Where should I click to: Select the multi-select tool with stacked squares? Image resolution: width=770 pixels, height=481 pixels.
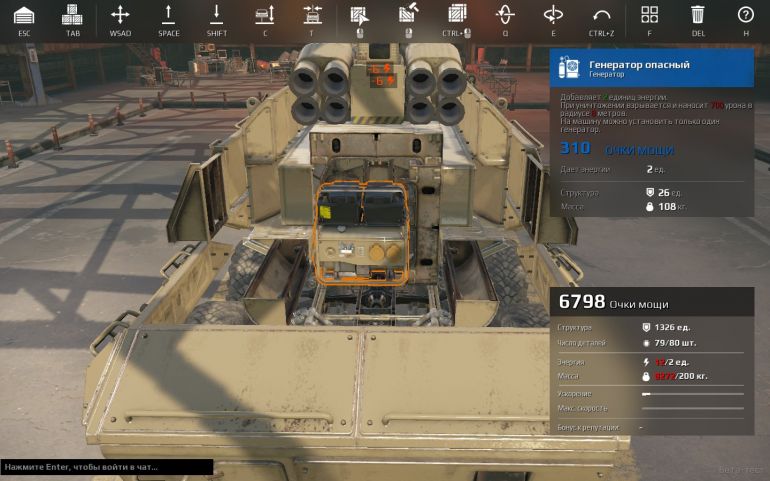tap(457, 15)
